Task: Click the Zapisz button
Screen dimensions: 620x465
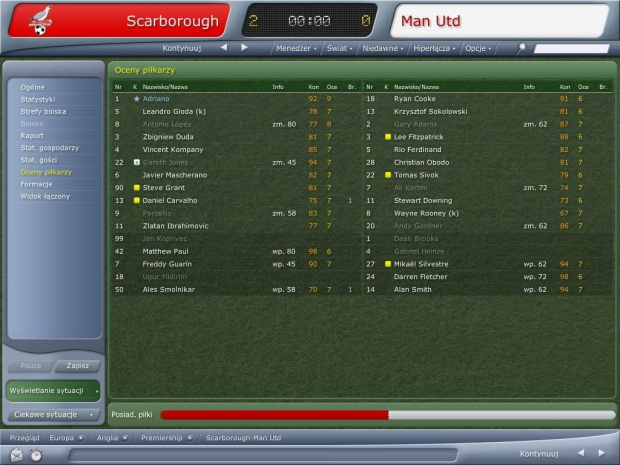Action: click(77, 366)
